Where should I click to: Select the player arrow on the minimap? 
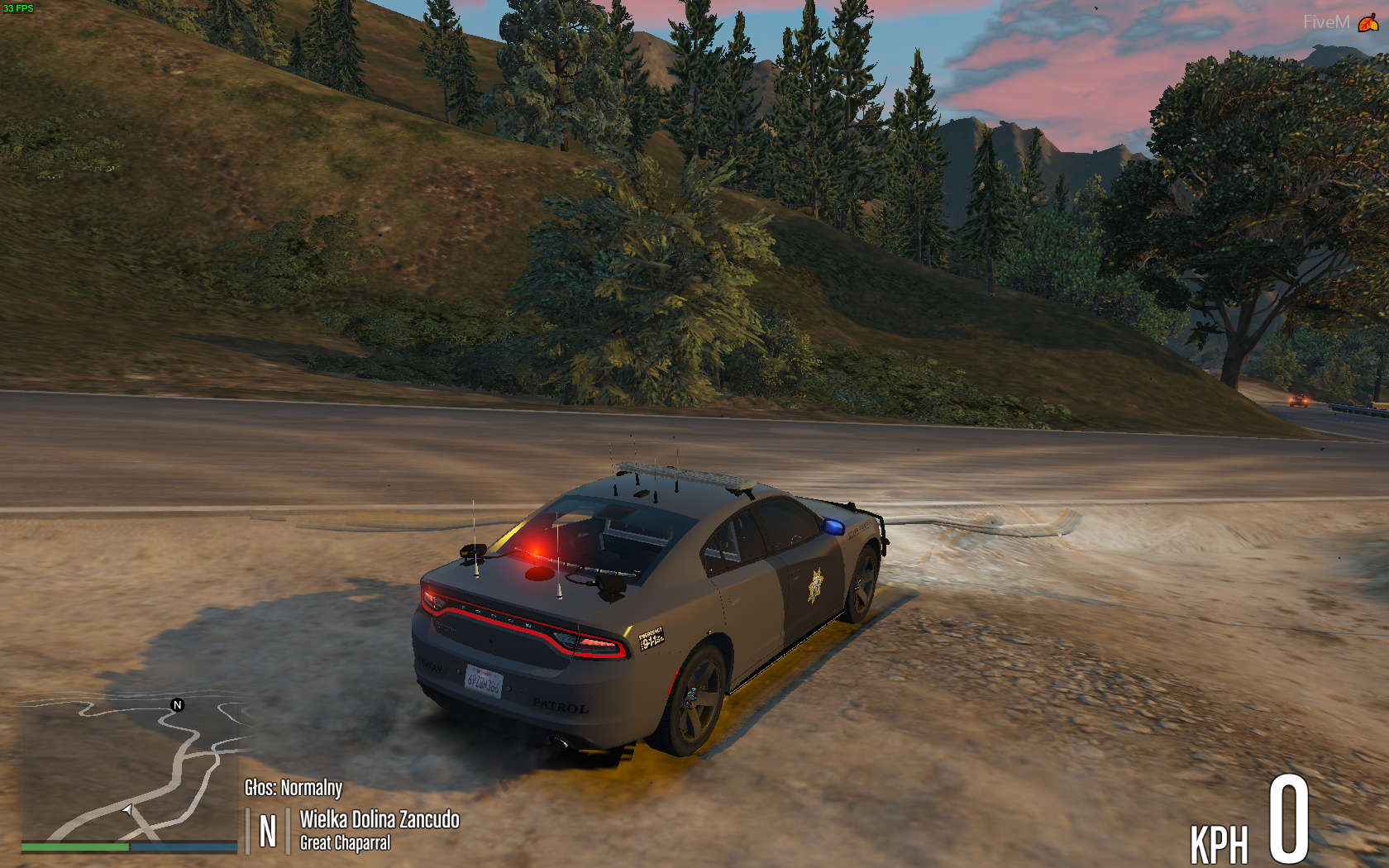point(127,810)
